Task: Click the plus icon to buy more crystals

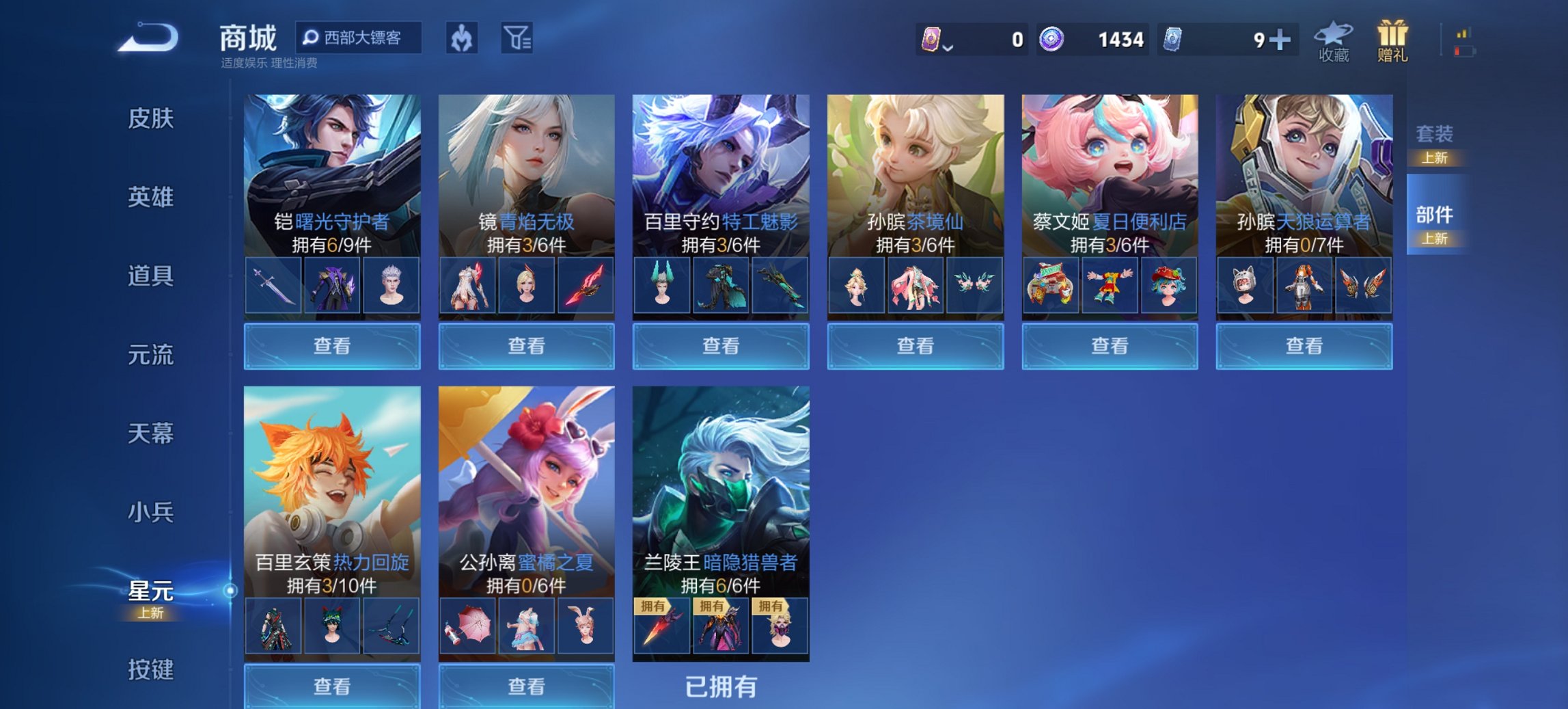Action: click(x=1280, y=40)
